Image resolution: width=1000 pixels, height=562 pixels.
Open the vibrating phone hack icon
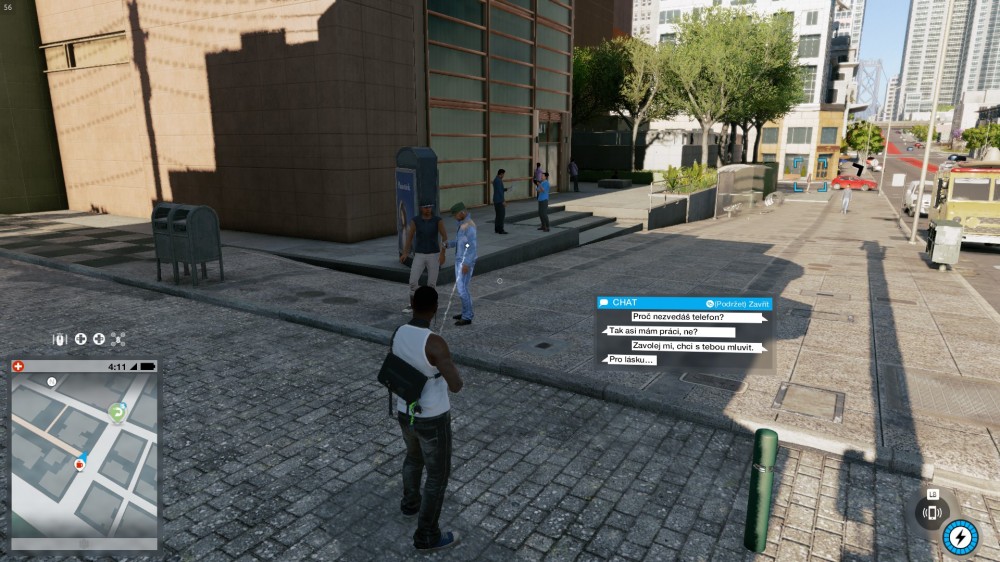tap(932, 513)
